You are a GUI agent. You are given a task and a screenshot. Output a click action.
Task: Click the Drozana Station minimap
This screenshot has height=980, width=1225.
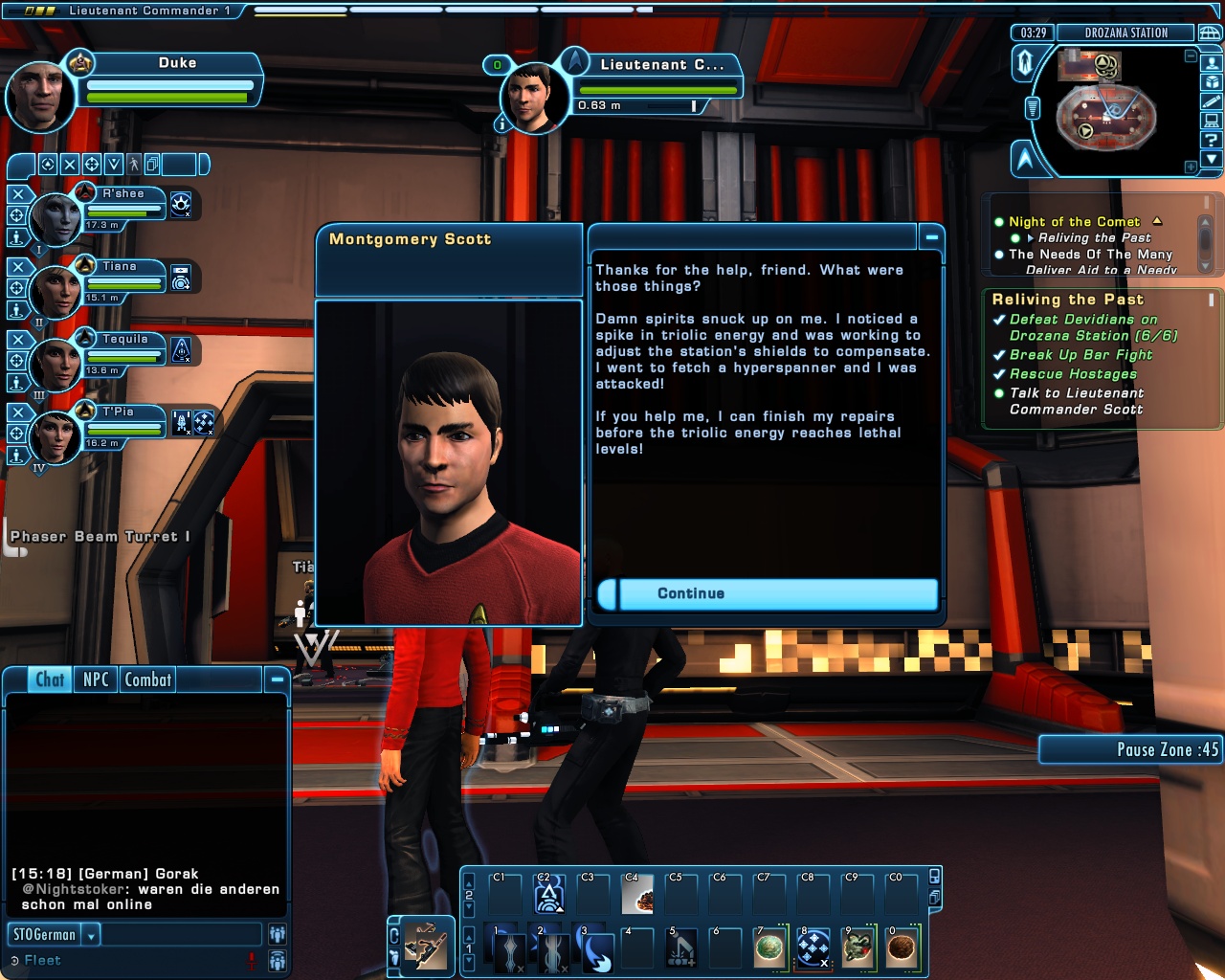point(1106,113)
